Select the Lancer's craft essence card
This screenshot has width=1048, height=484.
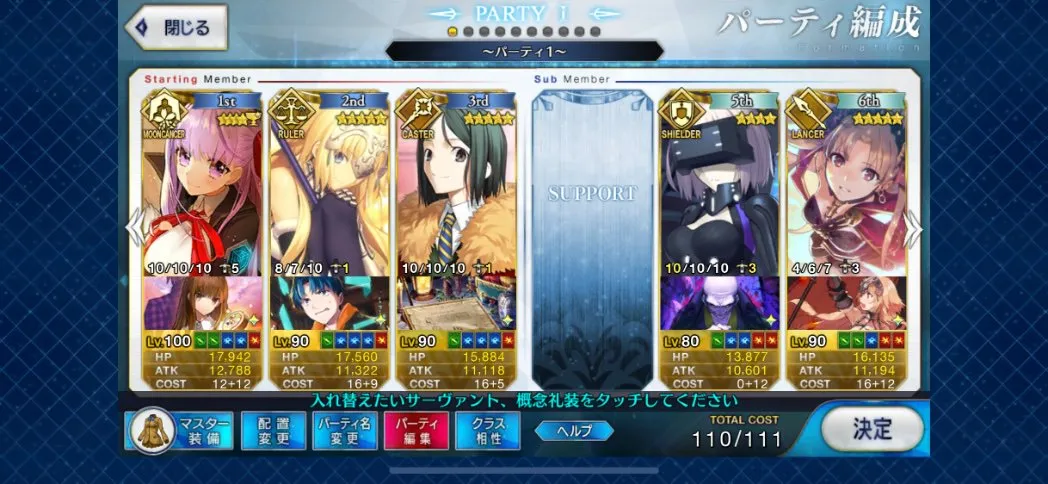pos(847,303)
